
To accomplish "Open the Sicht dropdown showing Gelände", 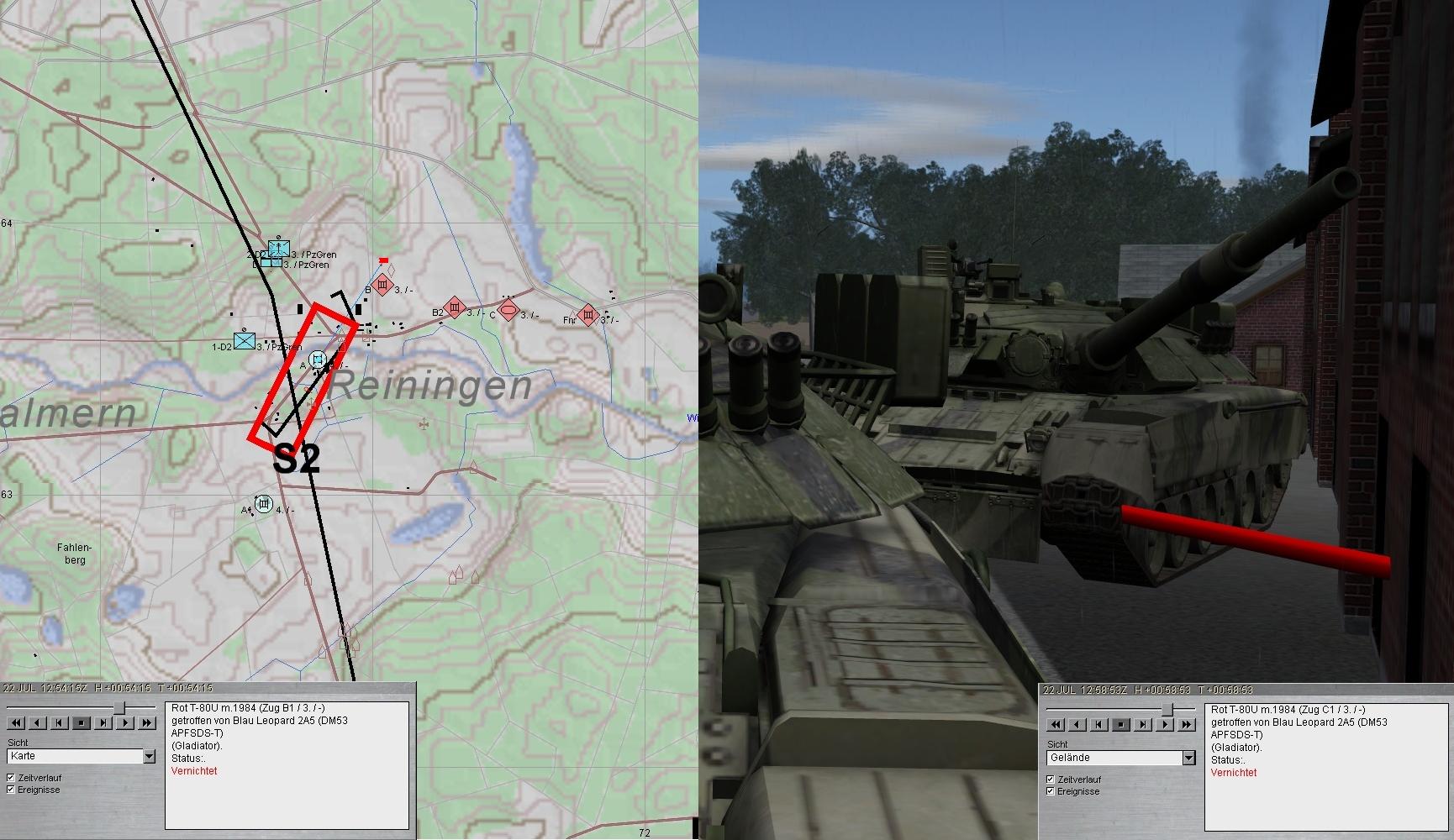I will (x=1188, y=758).
